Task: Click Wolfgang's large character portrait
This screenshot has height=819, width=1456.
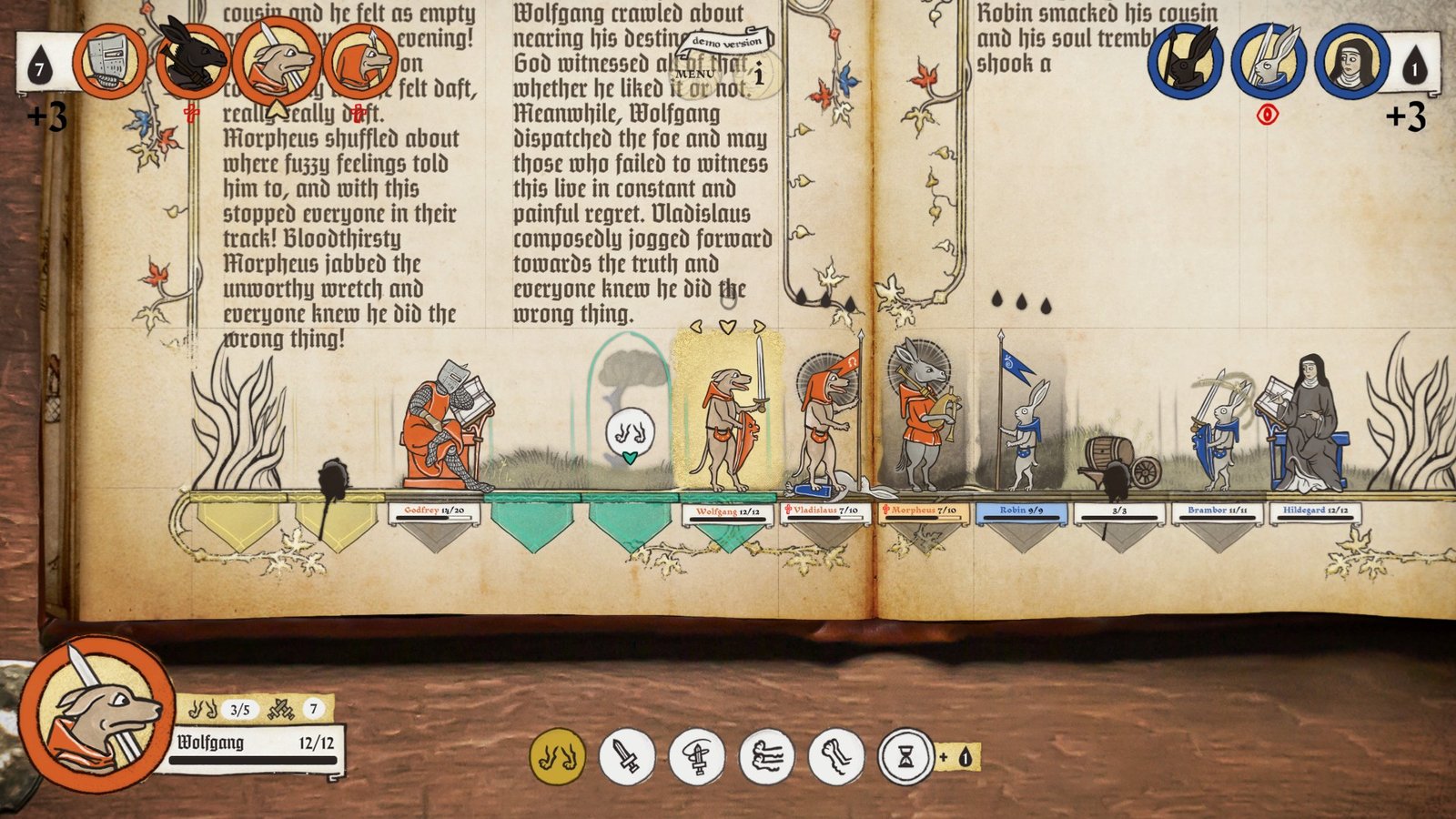Action: tap(96, 713)
